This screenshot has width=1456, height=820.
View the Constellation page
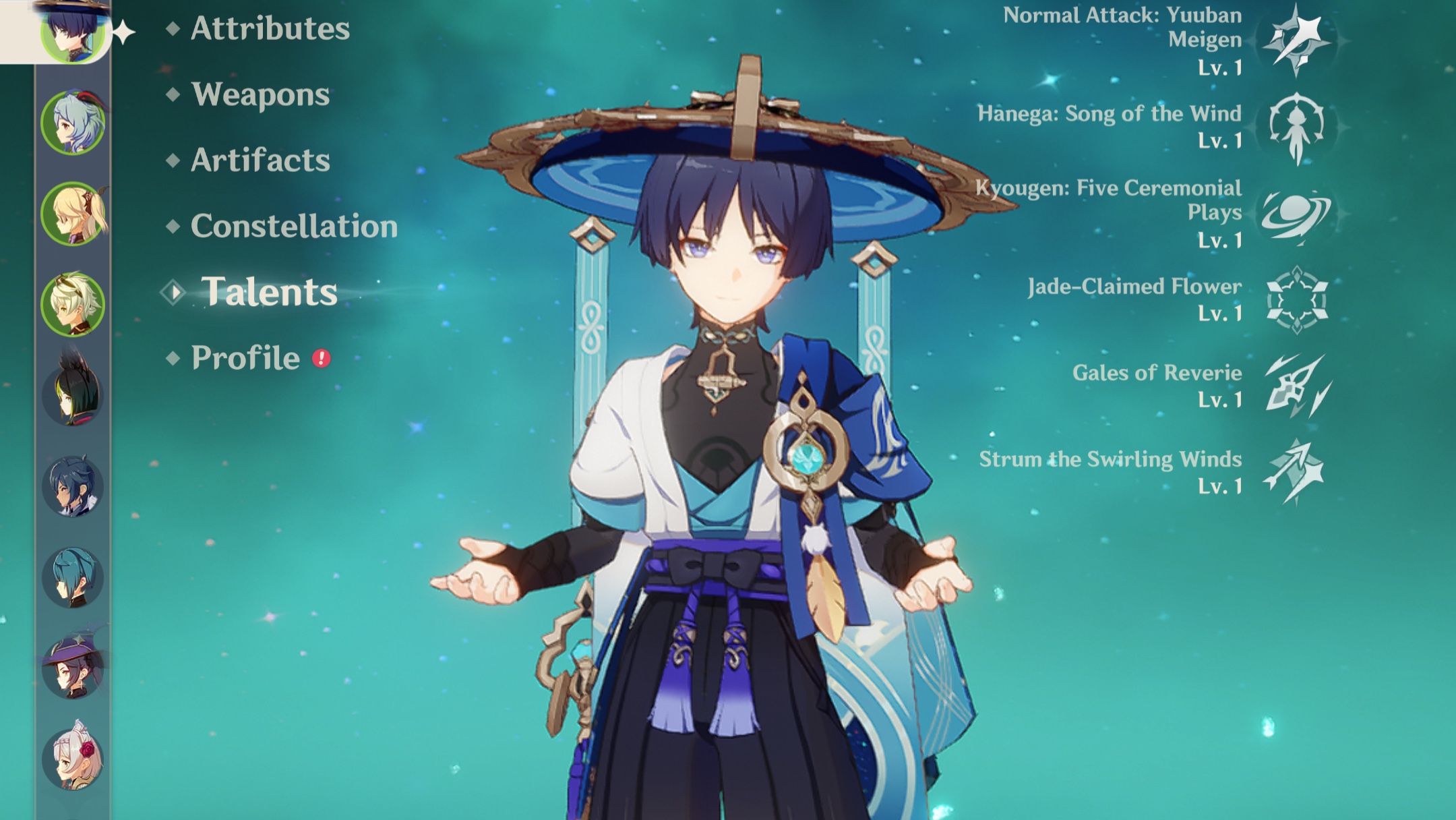[x=294, y=227]
